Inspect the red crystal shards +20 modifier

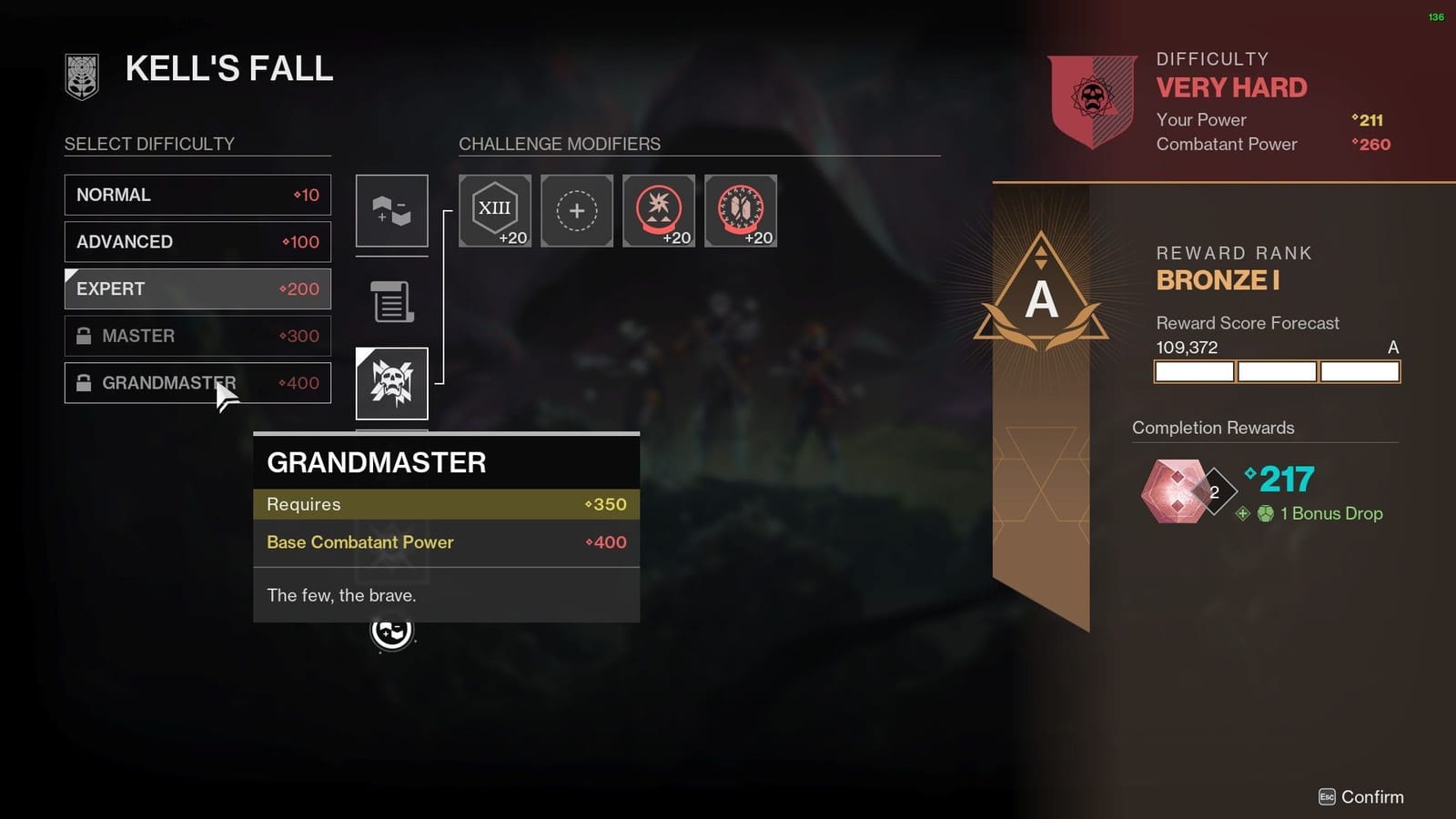740,210
